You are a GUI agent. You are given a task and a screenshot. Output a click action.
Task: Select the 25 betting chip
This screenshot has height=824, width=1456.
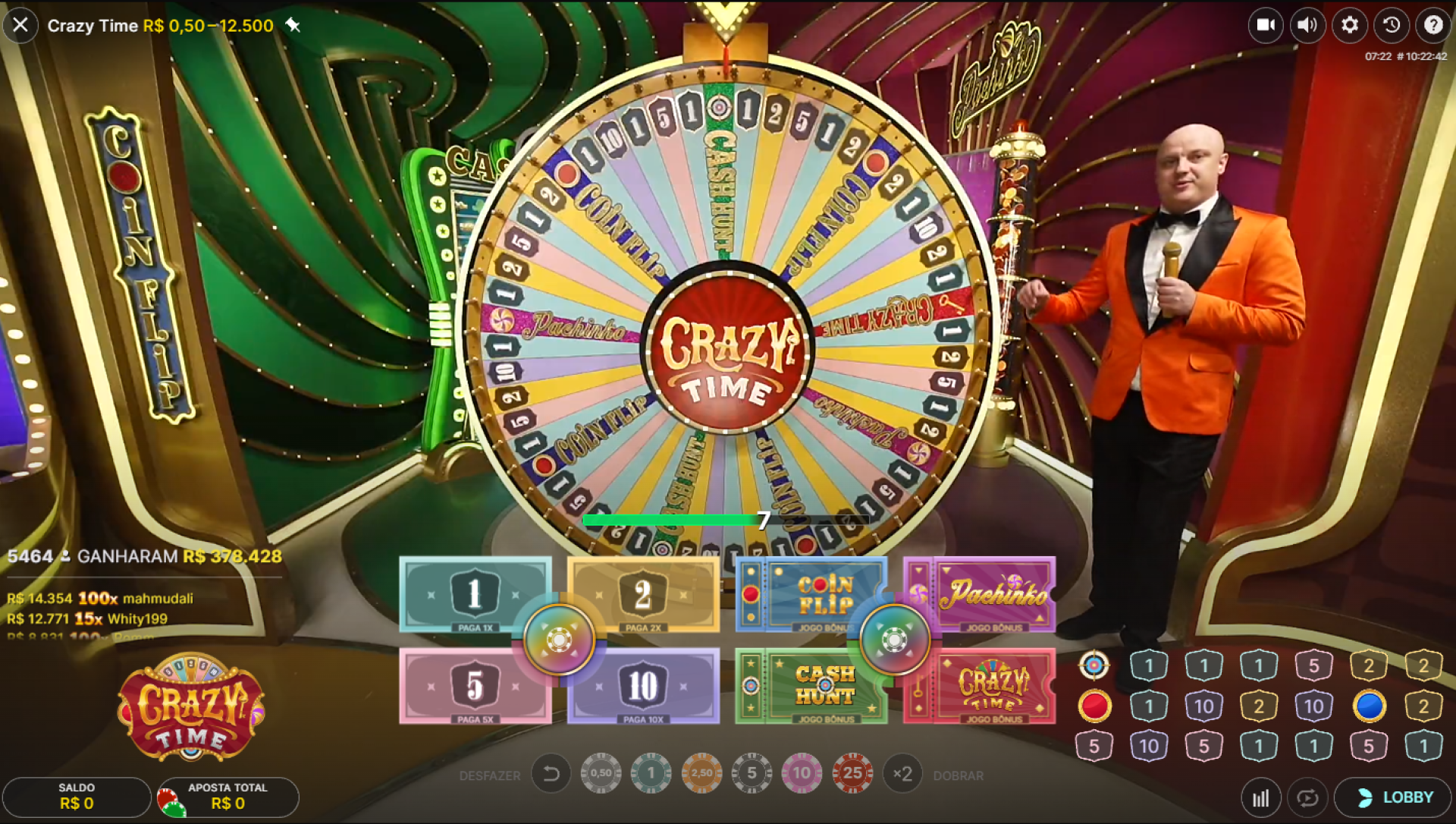click(x=852, y=773)
